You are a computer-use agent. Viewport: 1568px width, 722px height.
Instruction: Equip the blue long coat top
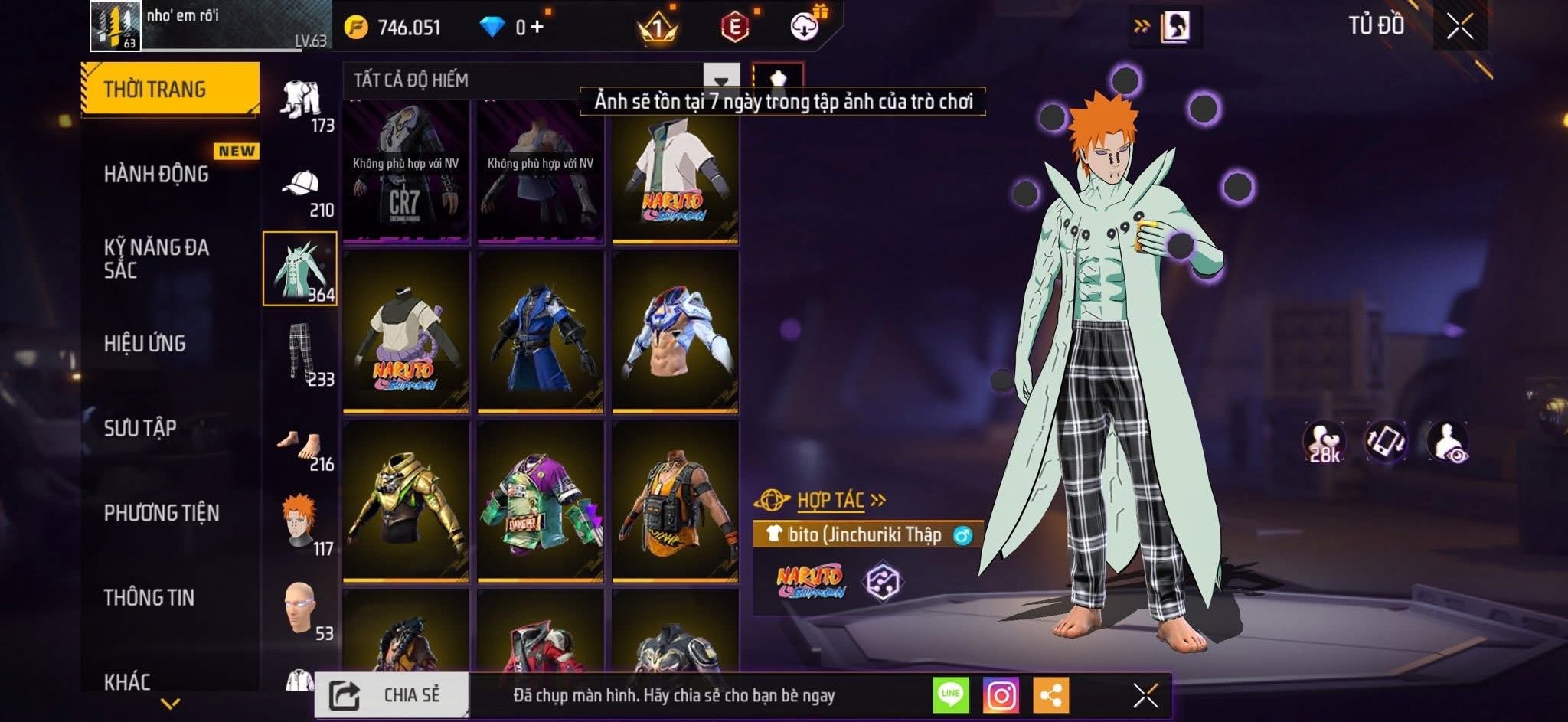tap(541, 332)
